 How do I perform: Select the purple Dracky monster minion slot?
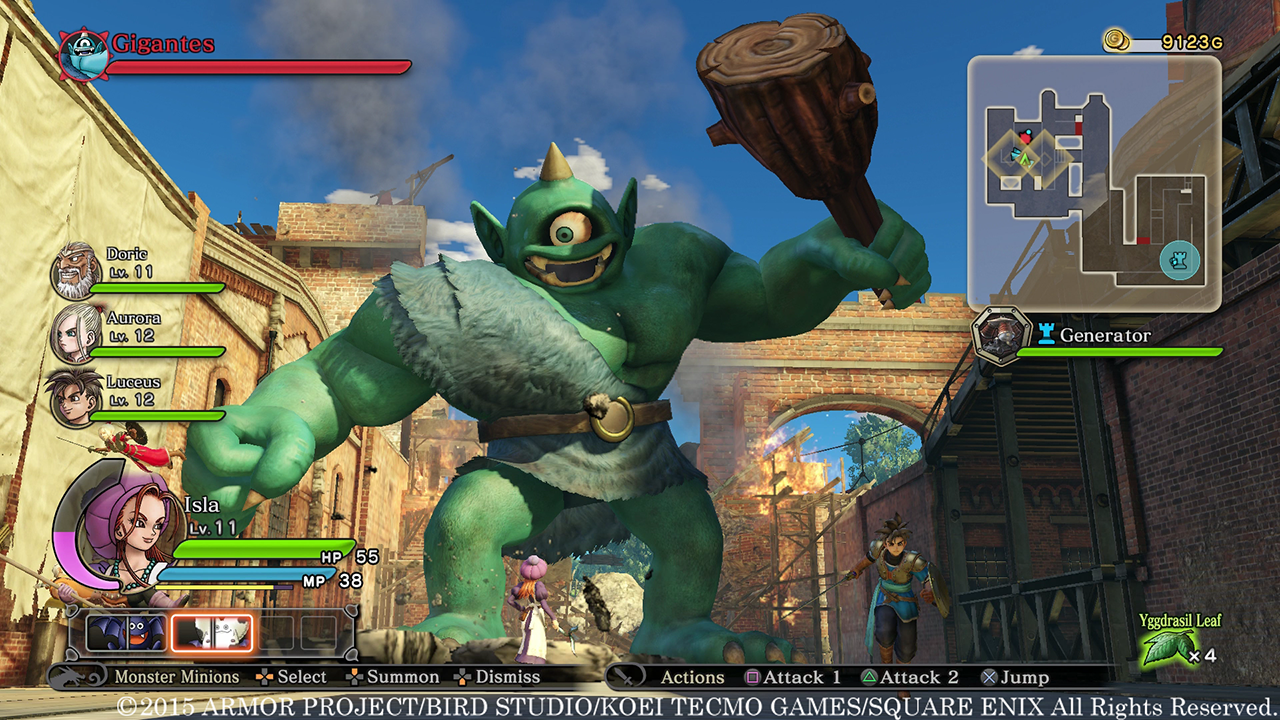pyautogui.click(x=127, y=633)
